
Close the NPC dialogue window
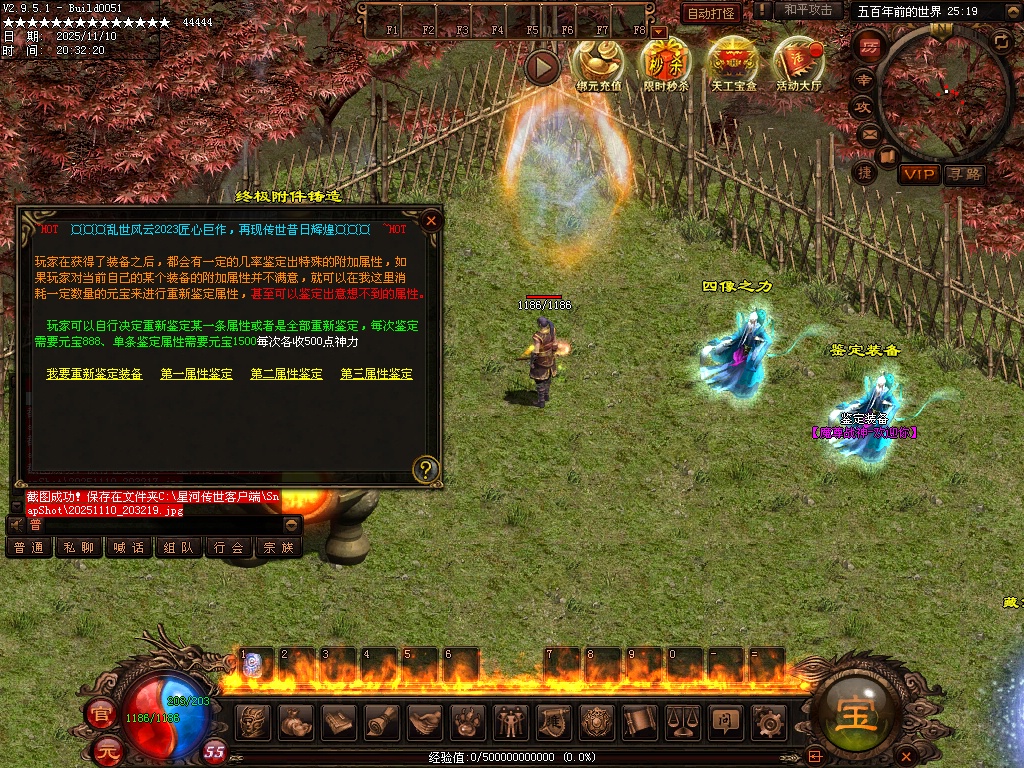coord(431,220)
